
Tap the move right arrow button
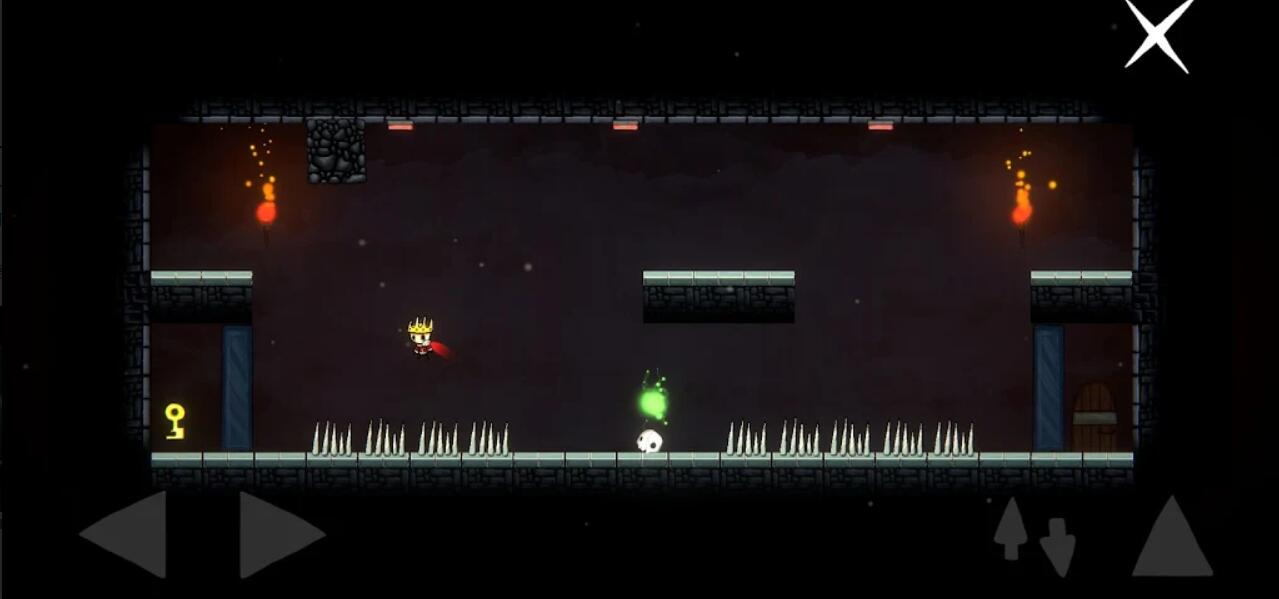click(x=279, y=534)
